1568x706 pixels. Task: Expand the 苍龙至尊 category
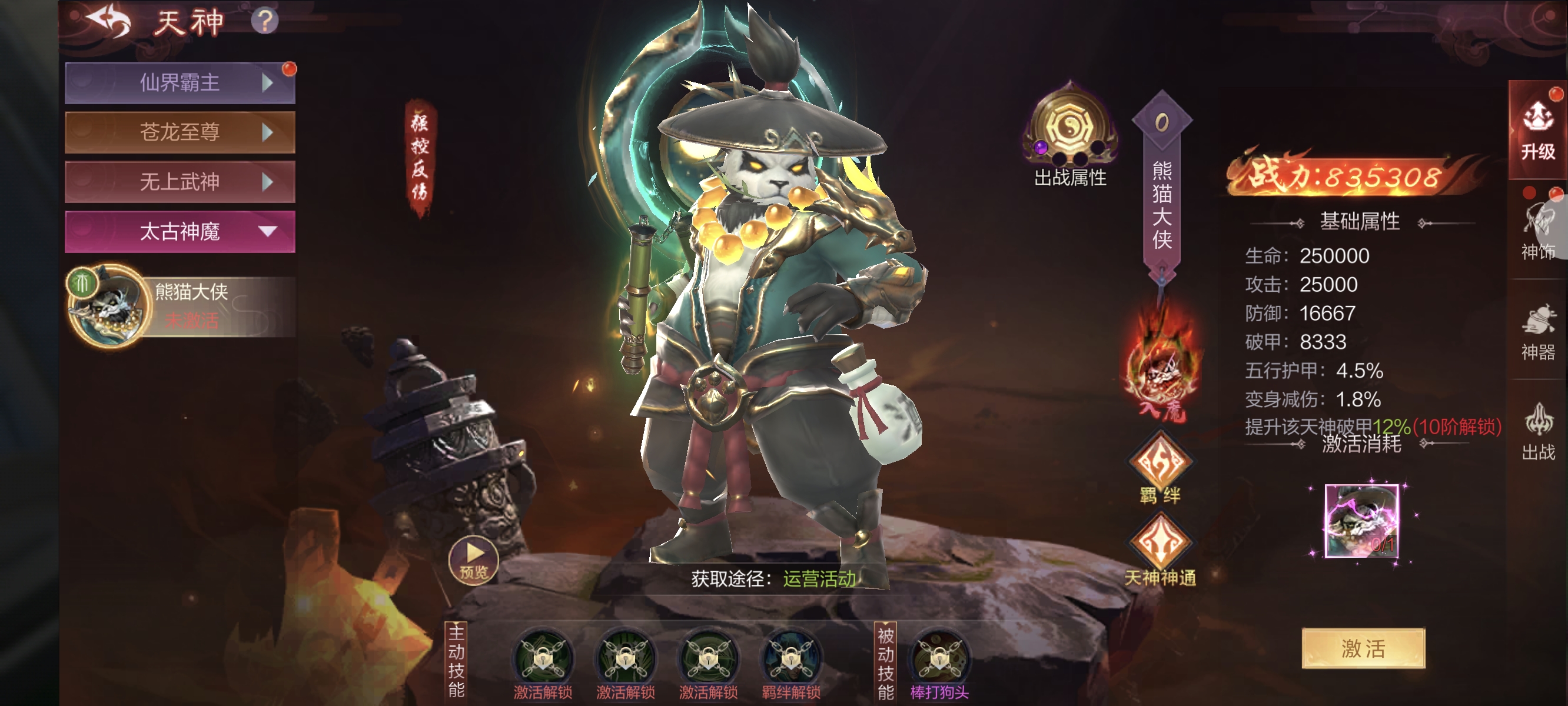[x=180, y=132]
